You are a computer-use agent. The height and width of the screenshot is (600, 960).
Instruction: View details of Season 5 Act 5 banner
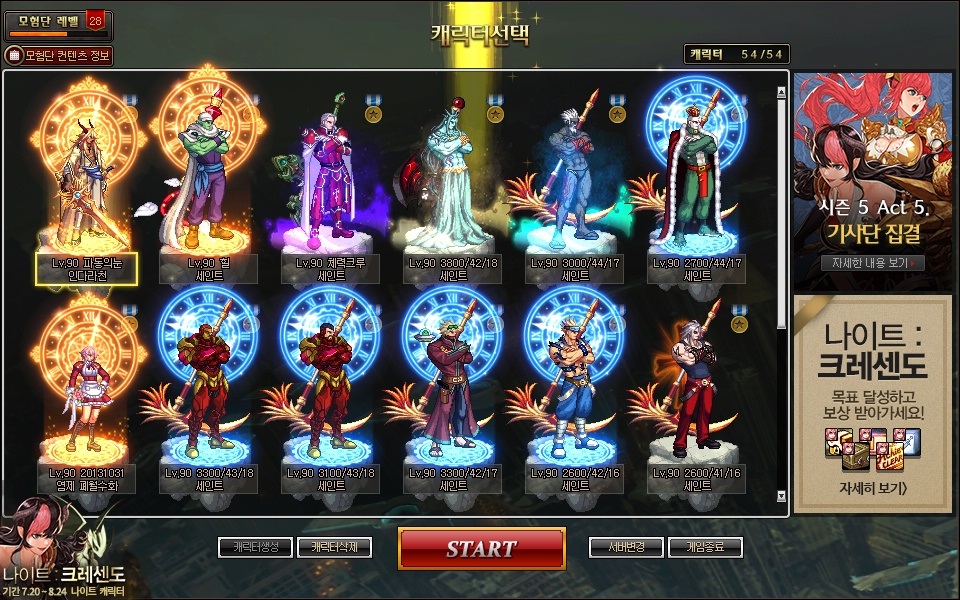[872, 263]
